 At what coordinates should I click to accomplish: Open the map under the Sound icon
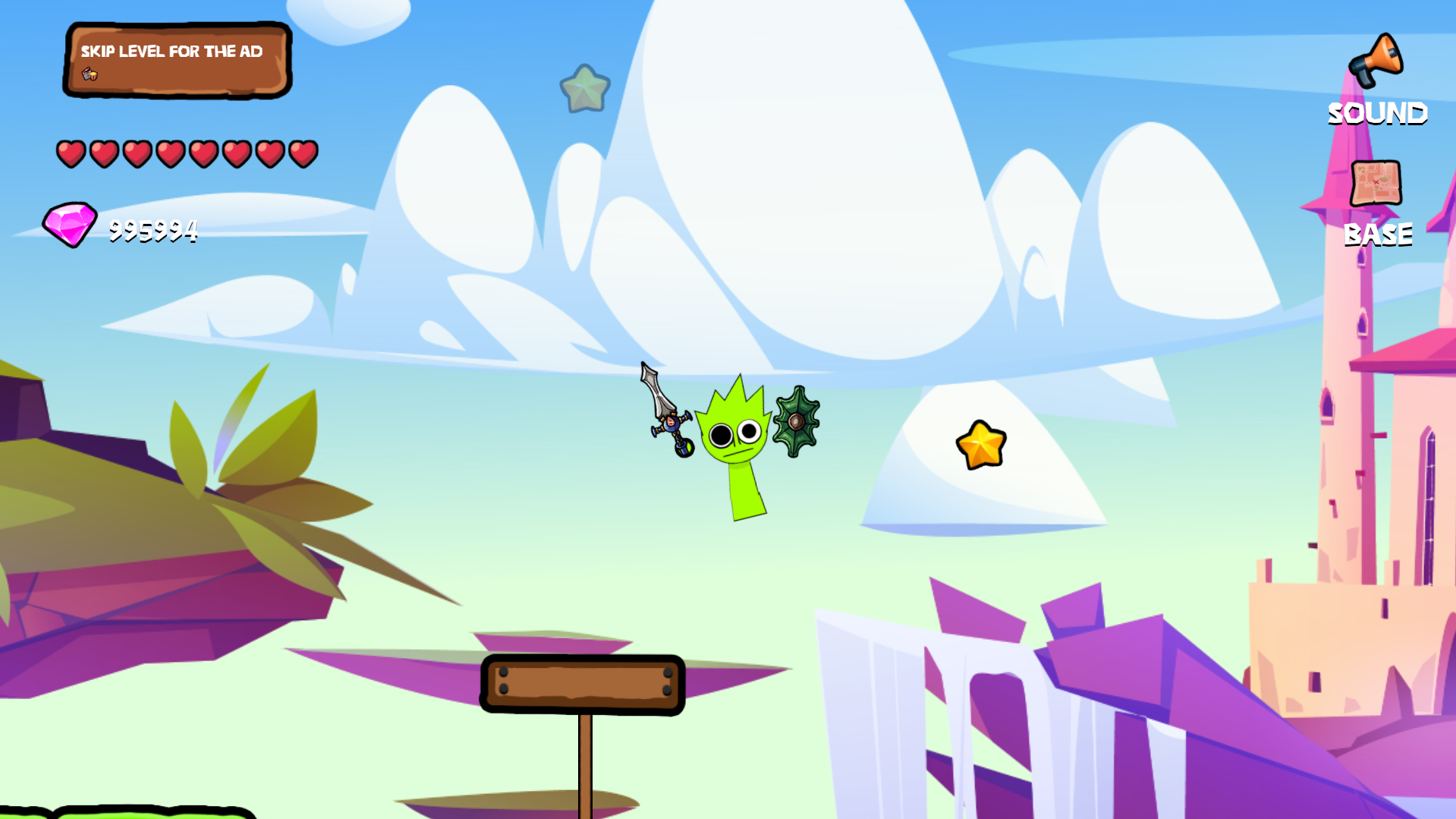tap(1377, 183)
